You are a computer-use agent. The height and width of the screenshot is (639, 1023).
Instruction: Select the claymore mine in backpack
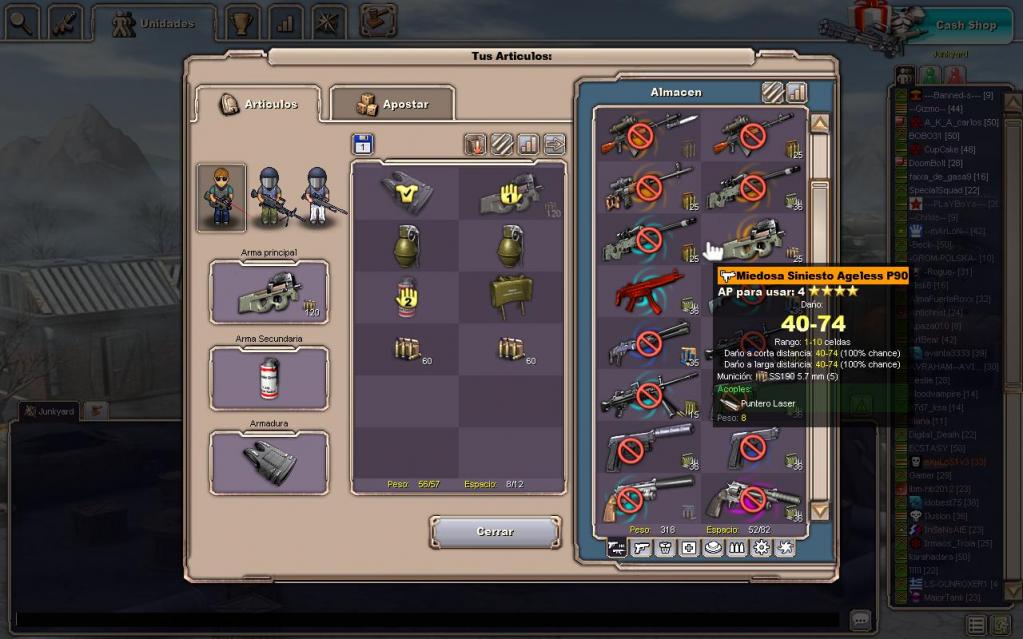(x=512, y=297)
